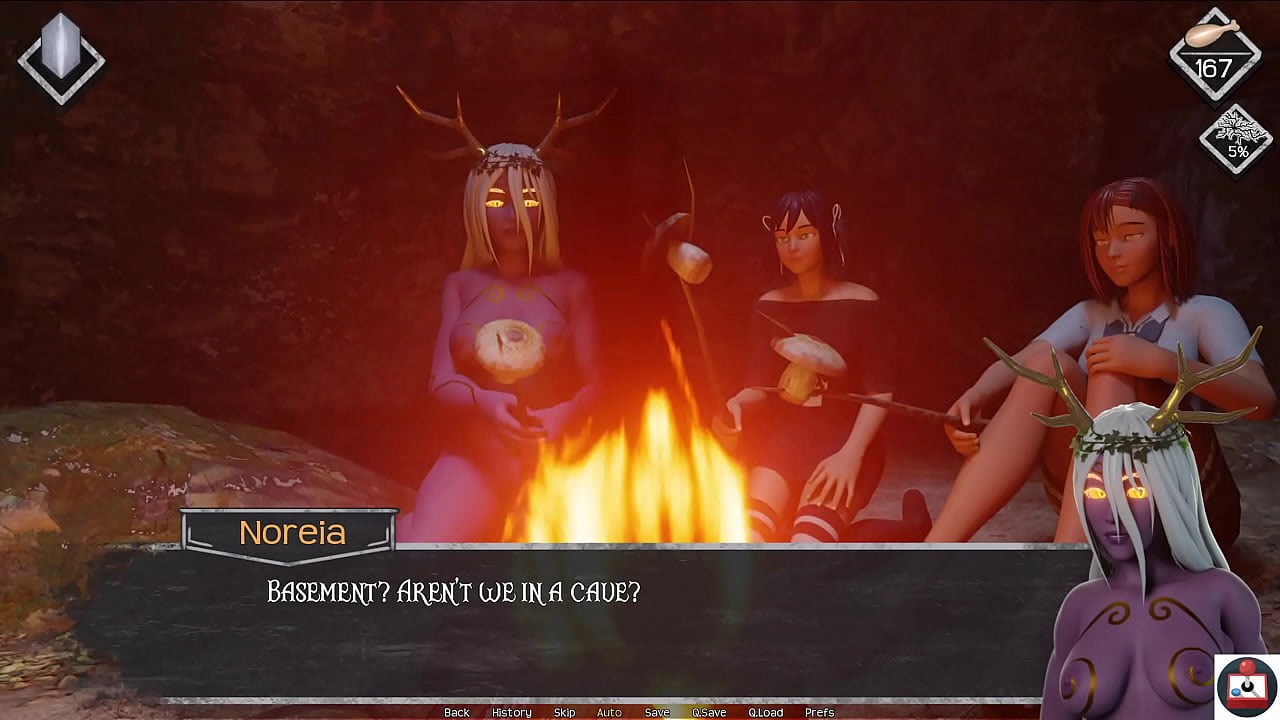This screenshot has height=720, width=1280.
Task: Open the Save menu
Action: [657, 712]
